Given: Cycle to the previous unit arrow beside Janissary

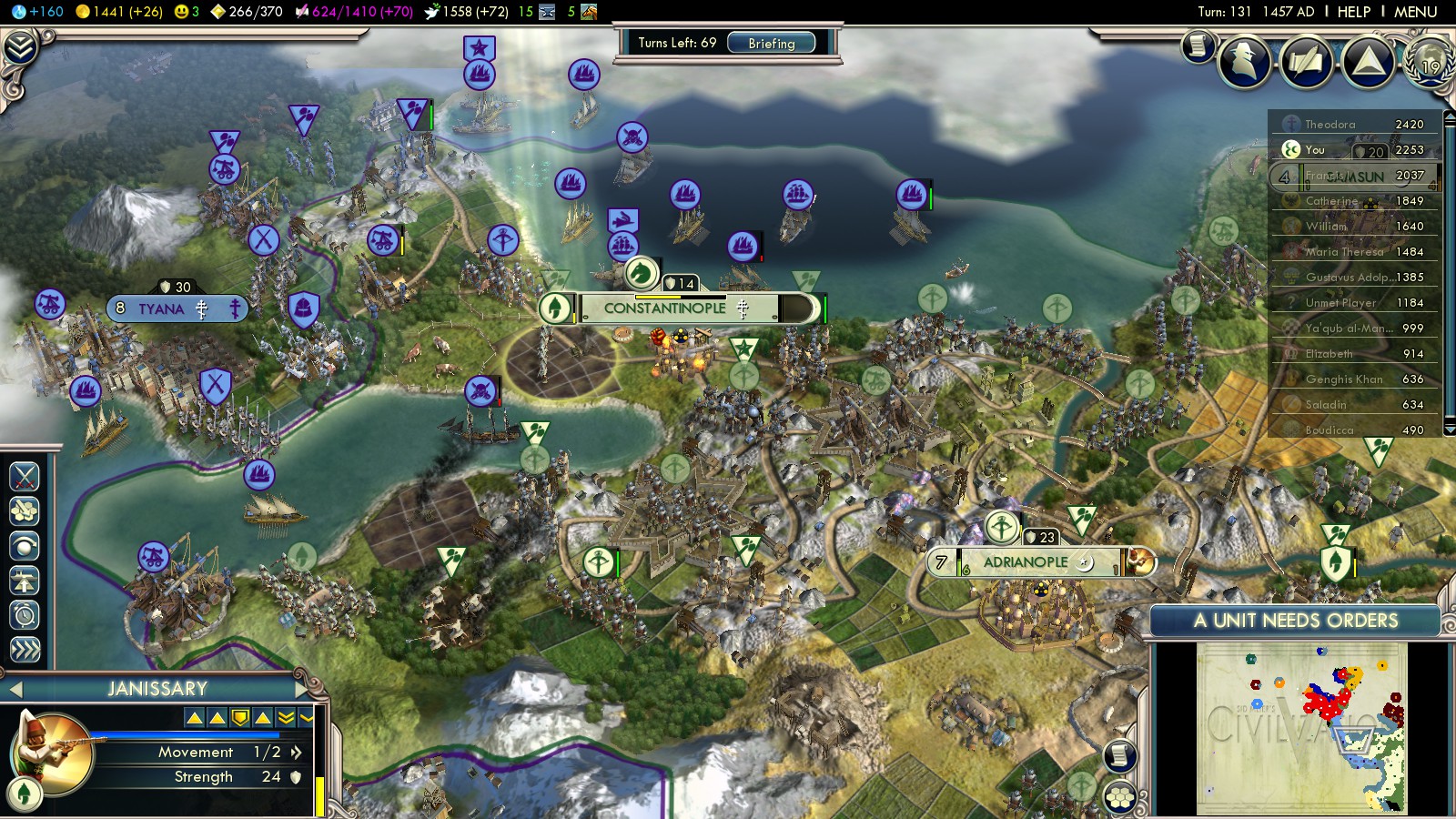Looking at the screenshot, I should 15,689.
